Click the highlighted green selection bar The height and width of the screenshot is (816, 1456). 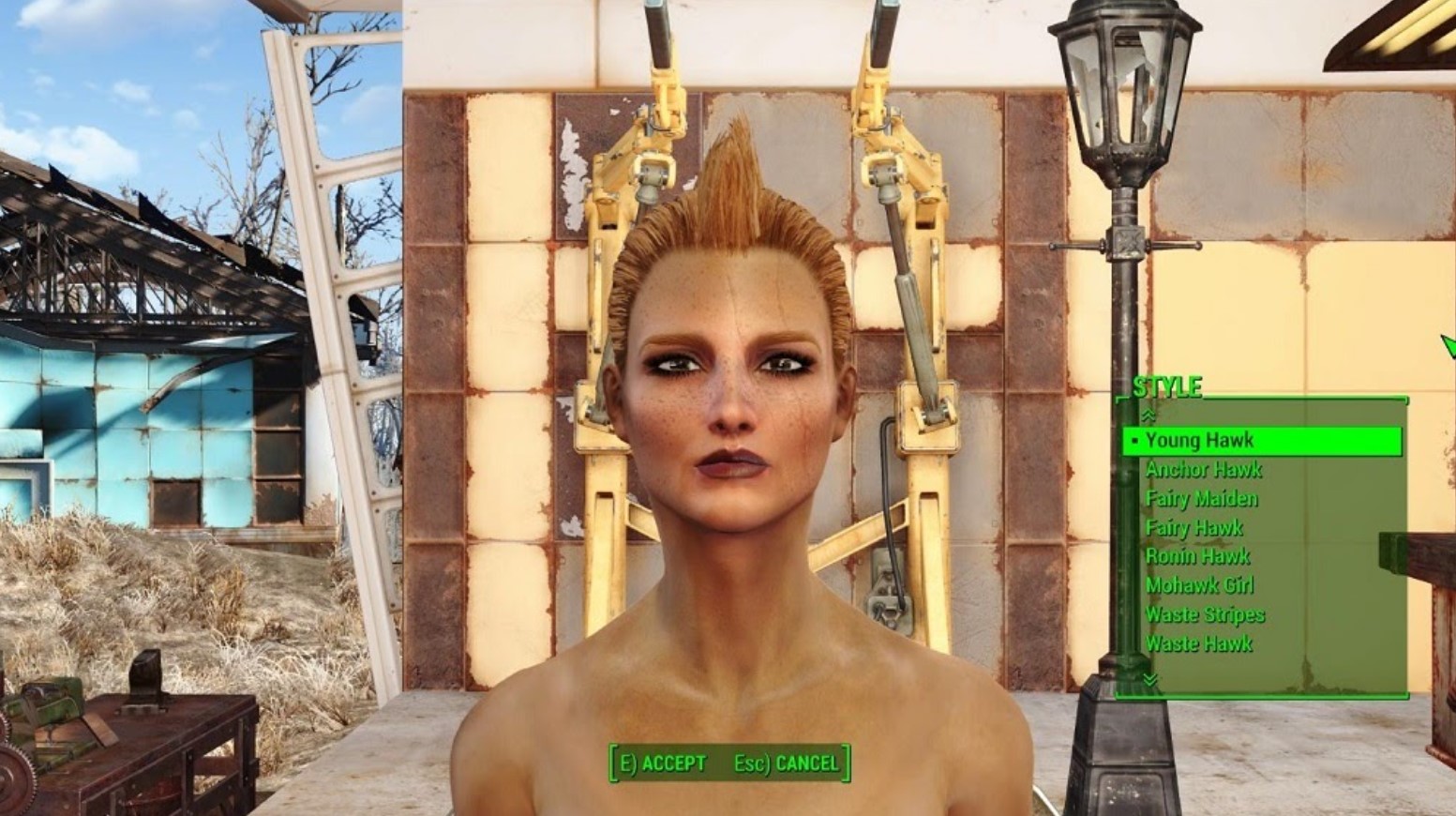pyautogui.click(x=1261, y=440)
